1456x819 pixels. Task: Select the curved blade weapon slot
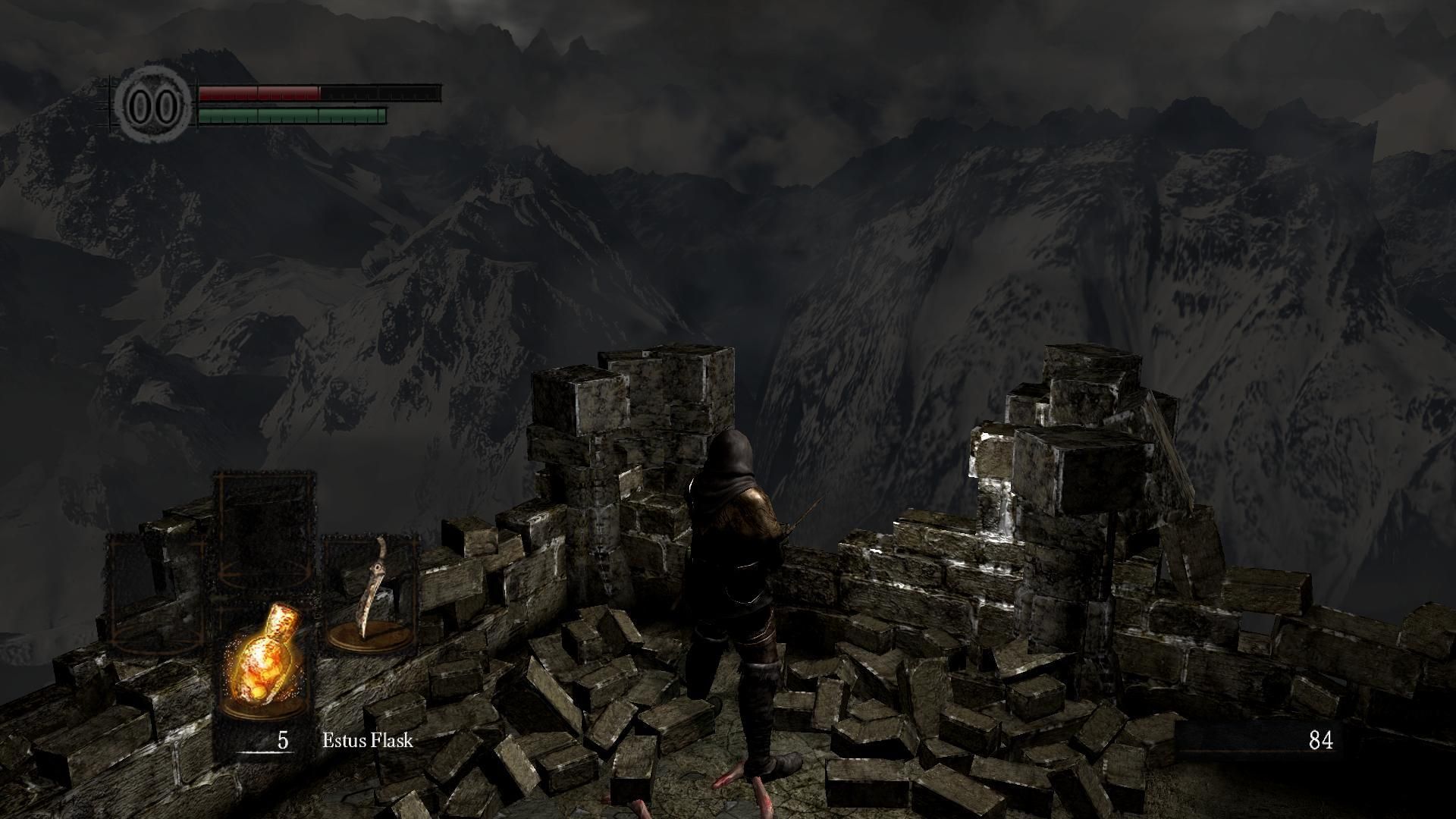(x=371, y=591)
